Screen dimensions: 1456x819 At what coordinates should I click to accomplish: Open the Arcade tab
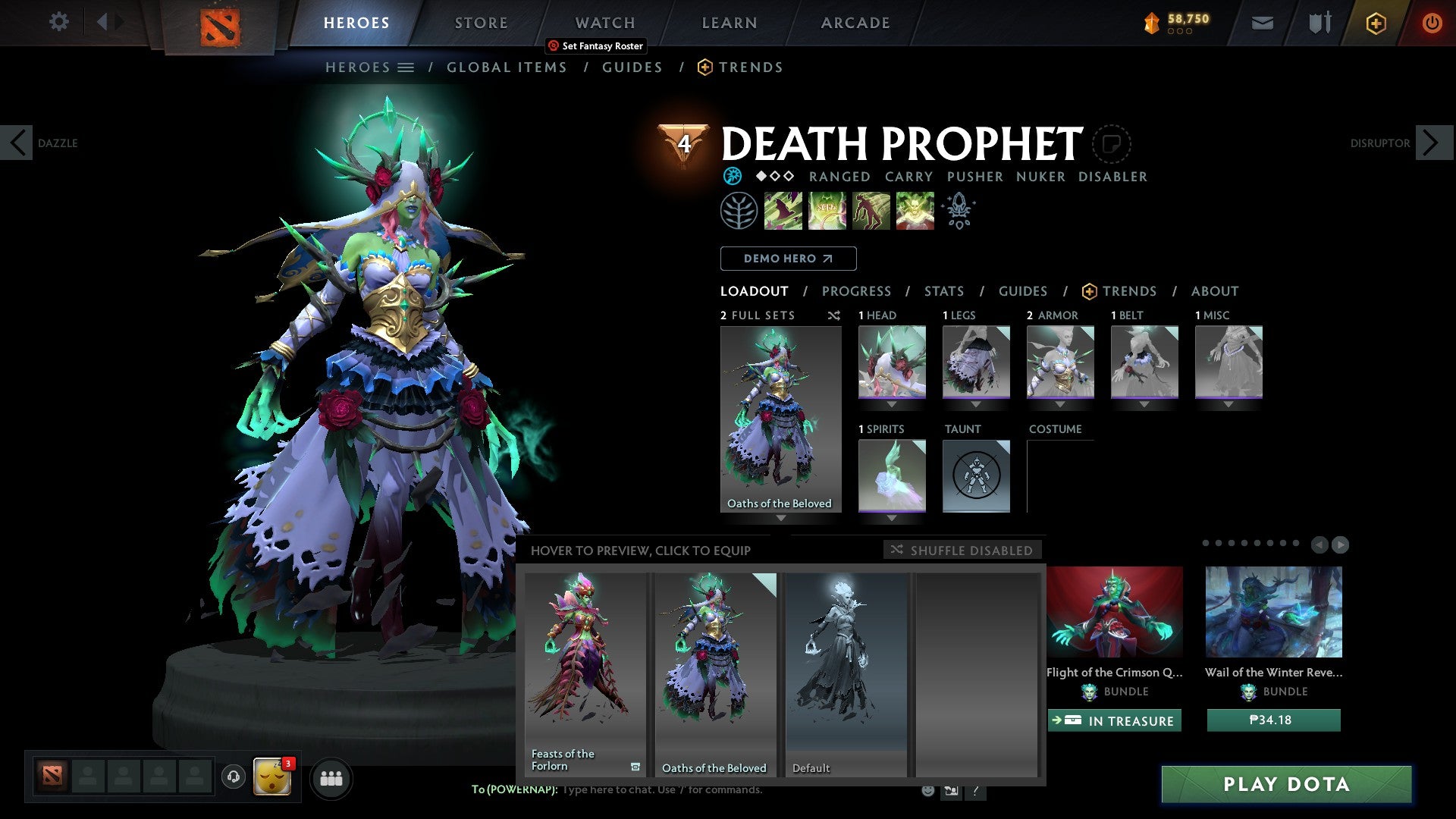point(855,23)
